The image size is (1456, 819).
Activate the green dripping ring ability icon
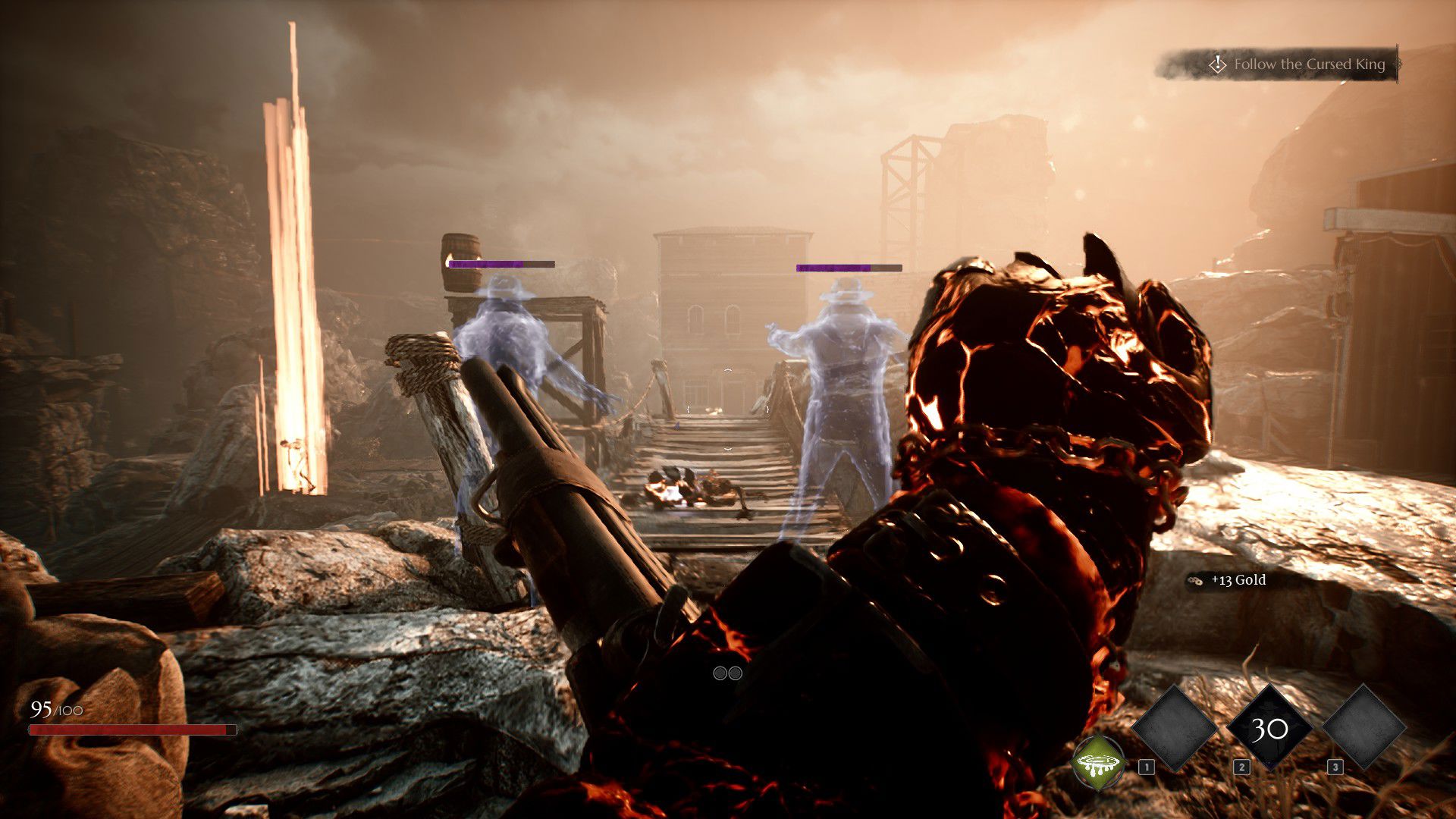(x=1098, y=763)
